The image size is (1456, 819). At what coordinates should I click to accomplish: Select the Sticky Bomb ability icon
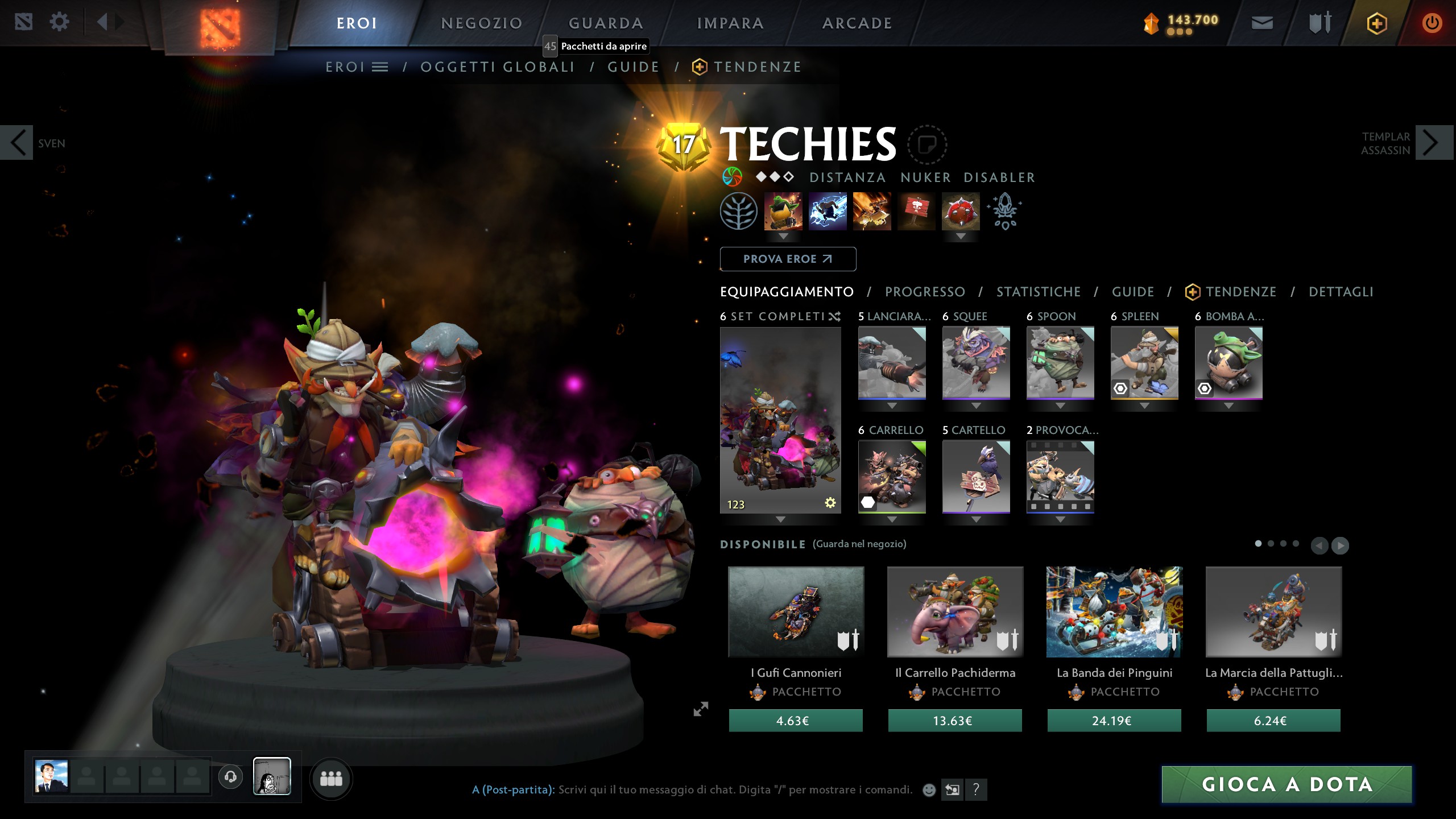[785, 212]
